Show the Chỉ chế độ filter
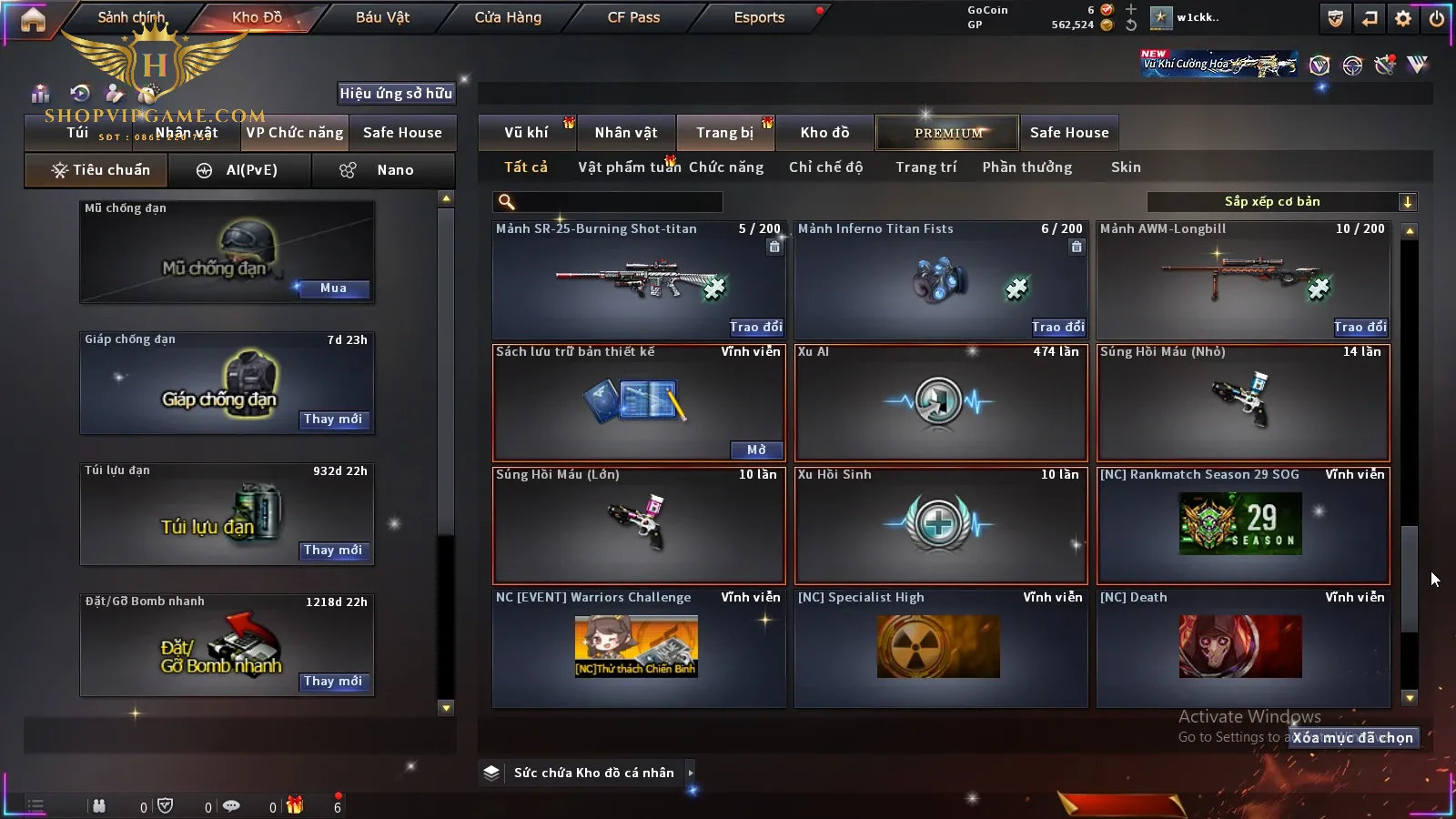Screen dimensions: 1456x819 click(x=825, y=167)
